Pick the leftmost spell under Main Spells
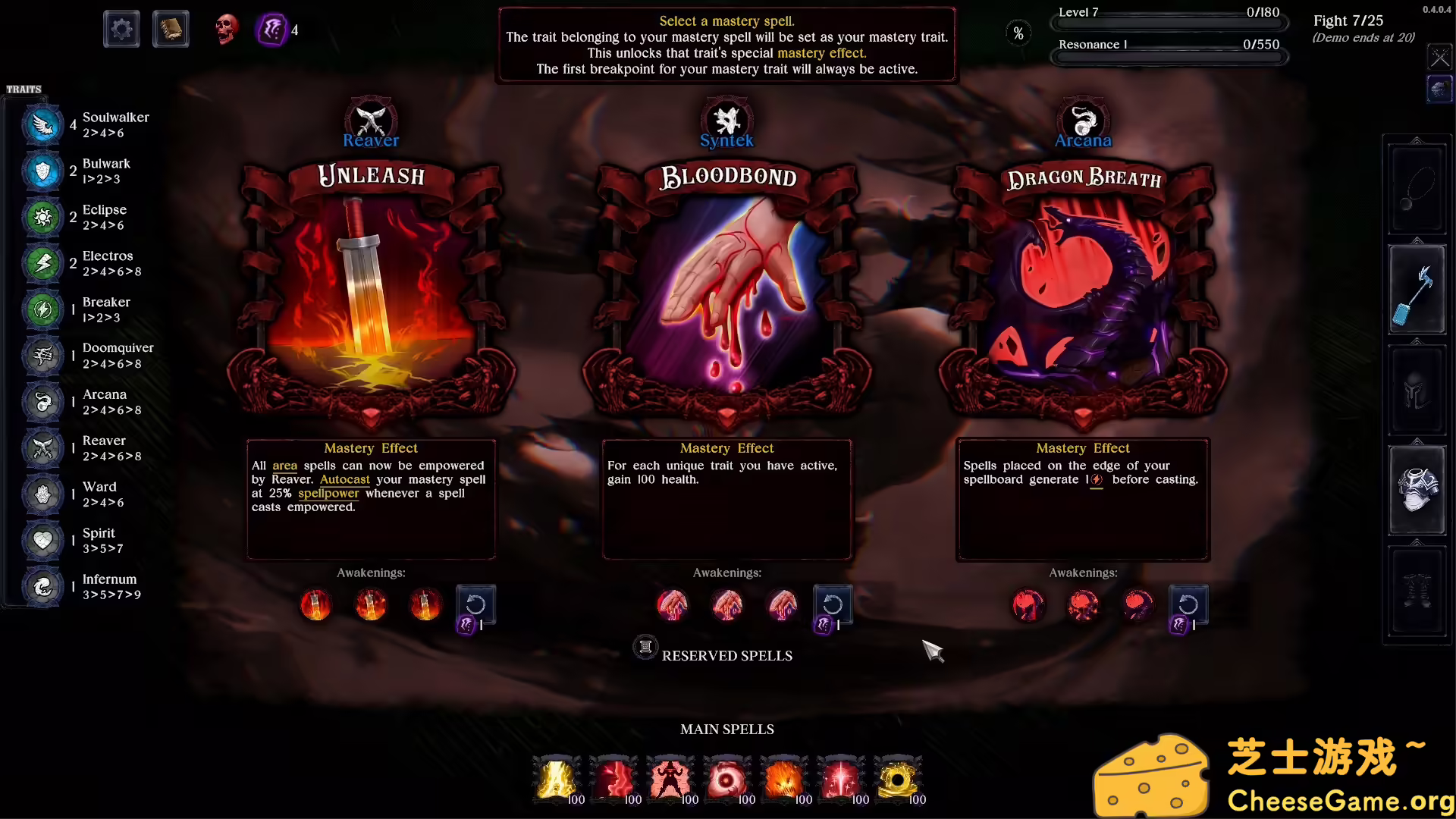 (557, 779)
